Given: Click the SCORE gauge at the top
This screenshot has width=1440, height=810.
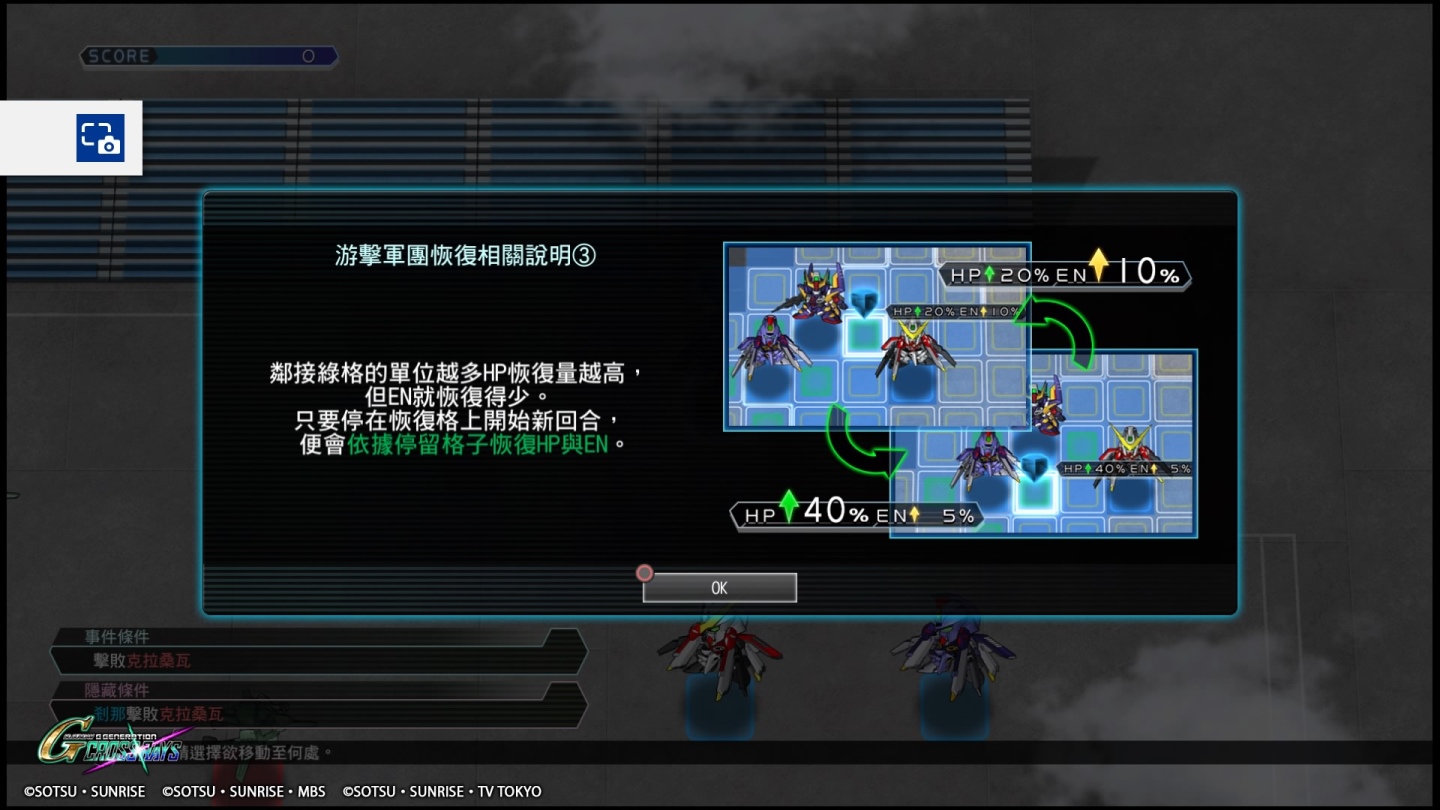Looking at the screenshot, I should click(208, 56).
